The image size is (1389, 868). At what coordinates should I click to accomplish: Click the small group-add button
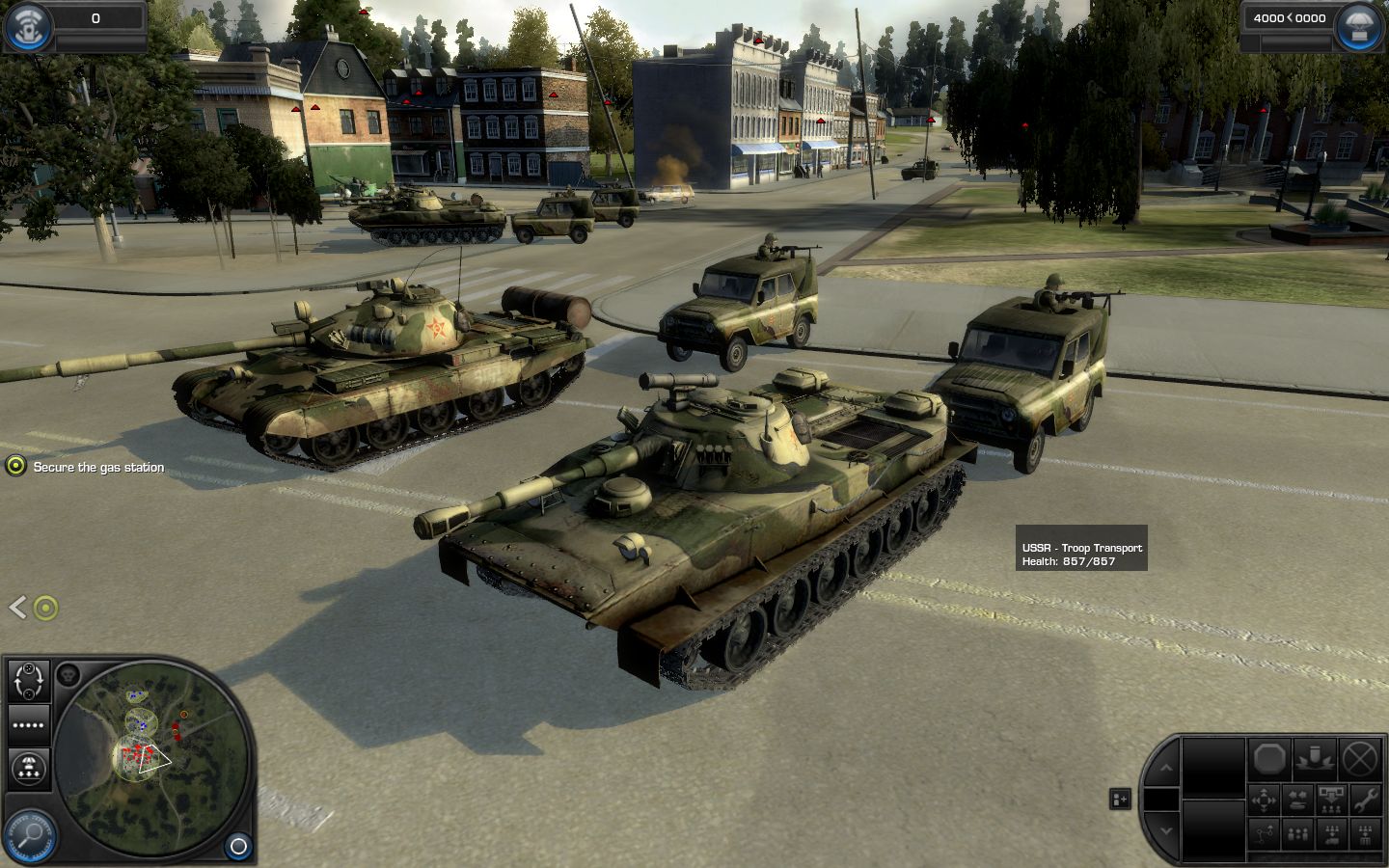(x=1120, y=799)
